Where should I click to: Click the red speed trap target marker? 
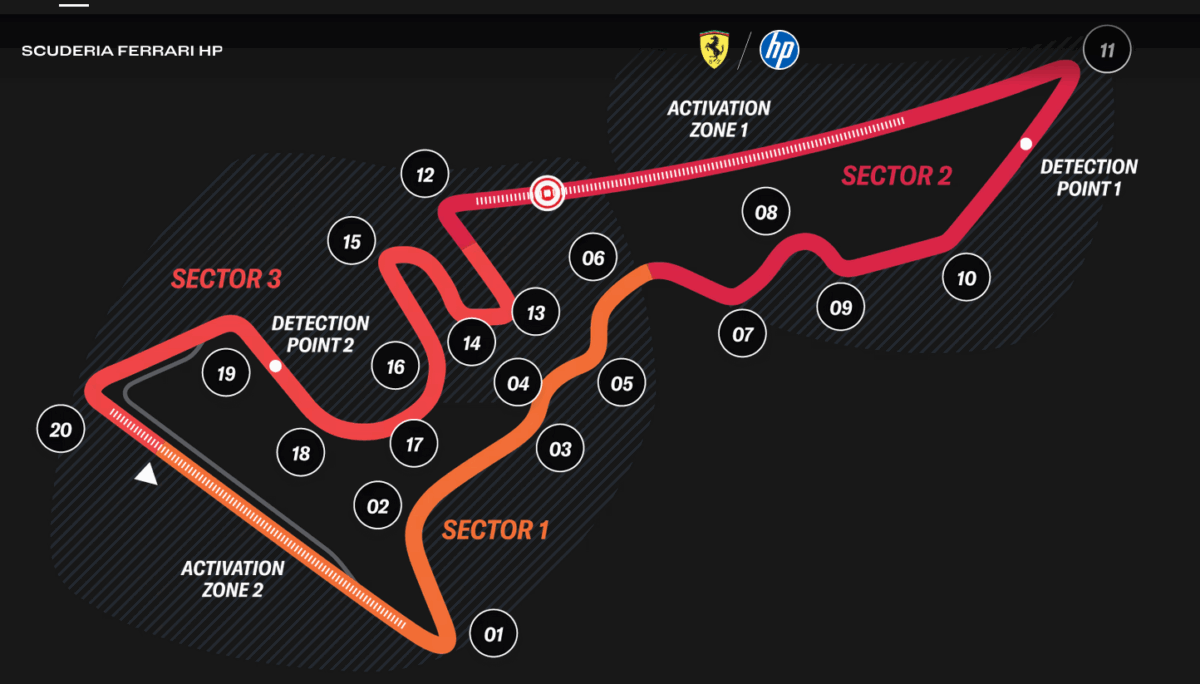tap(547, 192)
